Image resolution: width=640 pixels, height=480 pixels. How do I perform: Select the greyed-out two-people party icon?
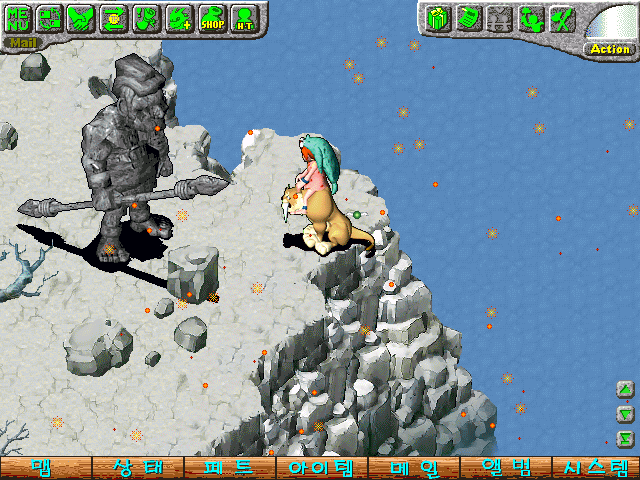pos(499,17)
